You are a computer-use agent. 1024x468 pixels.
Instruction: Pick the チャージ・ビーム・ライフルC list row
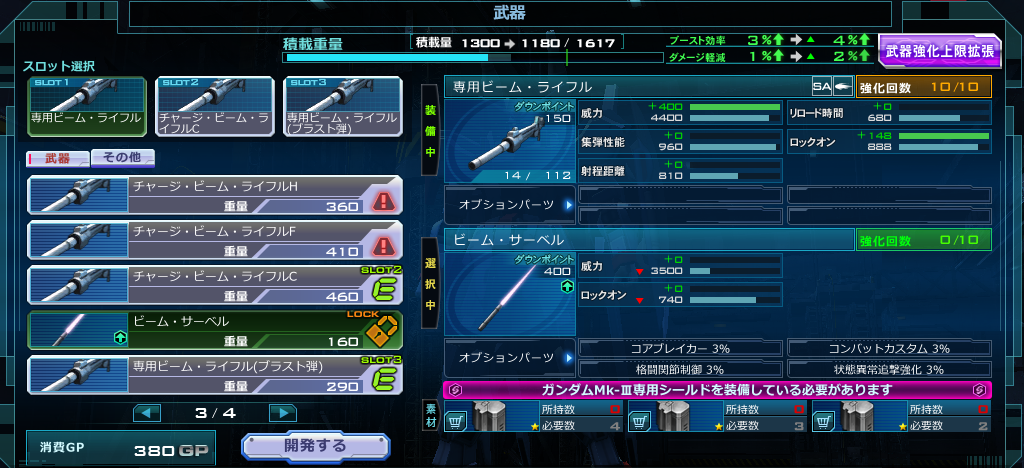215,286
